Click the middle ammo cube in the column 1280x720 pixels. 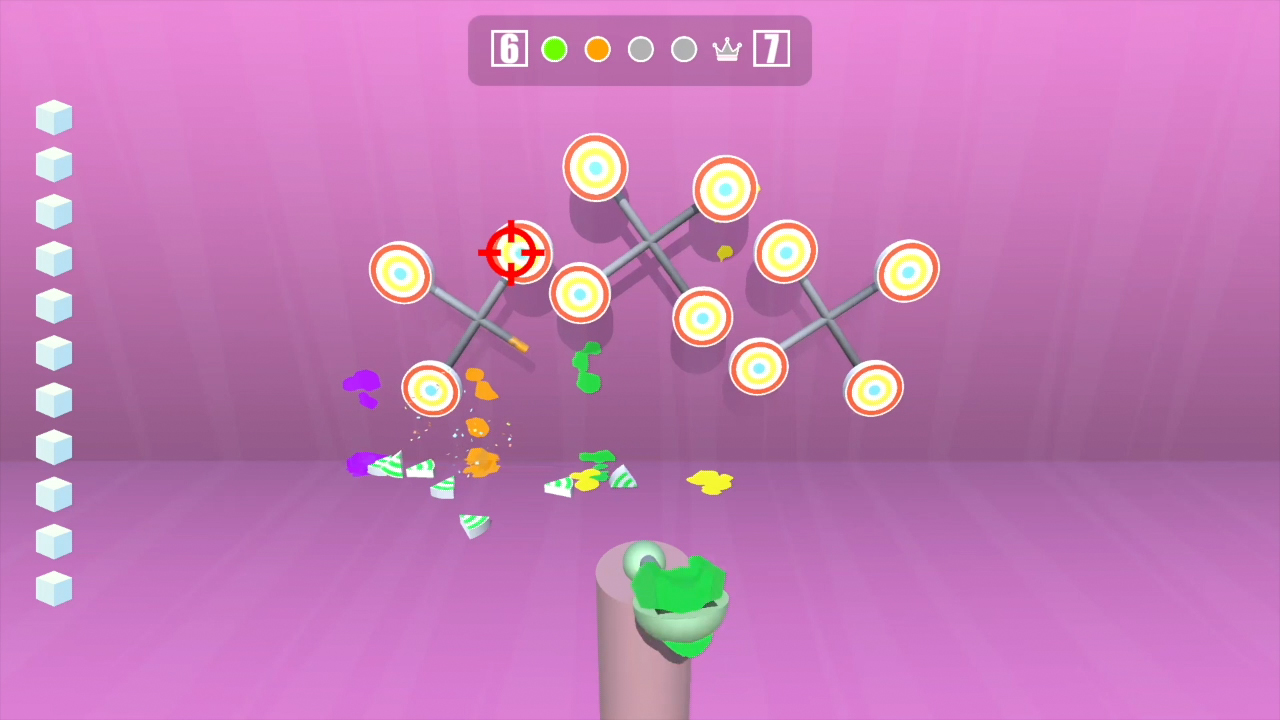pyautogui.click(x=53, y=352)
